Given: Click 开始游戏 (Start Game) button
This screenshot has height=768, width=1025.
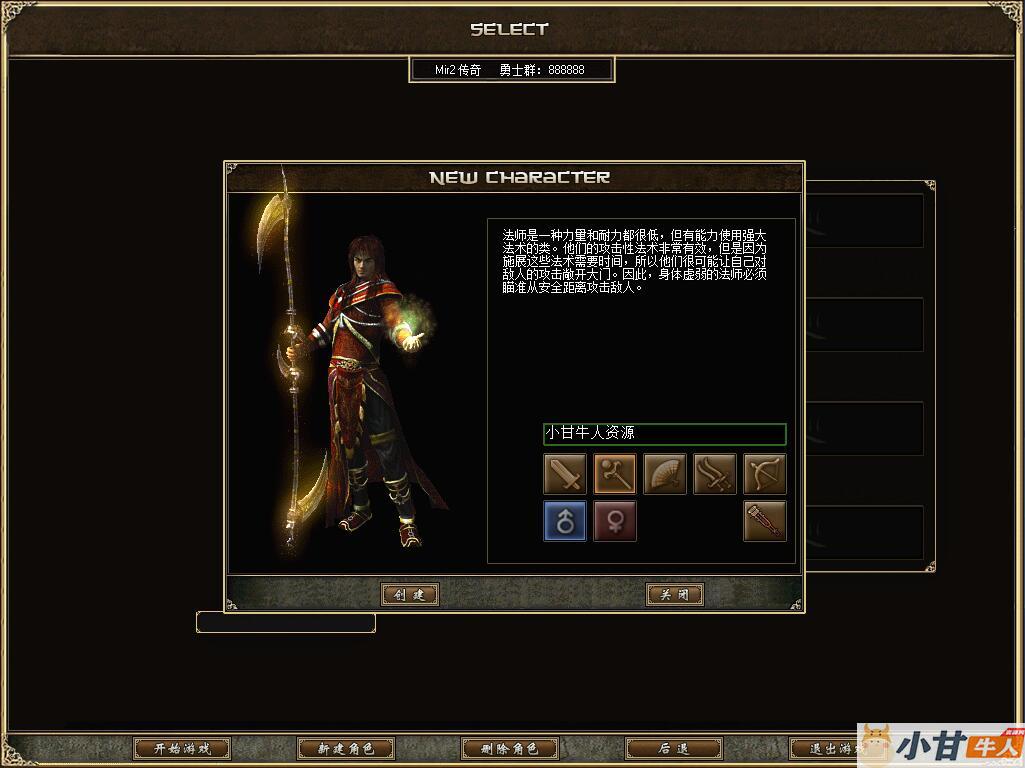Looking at the screenshot, I should point(182,749).
